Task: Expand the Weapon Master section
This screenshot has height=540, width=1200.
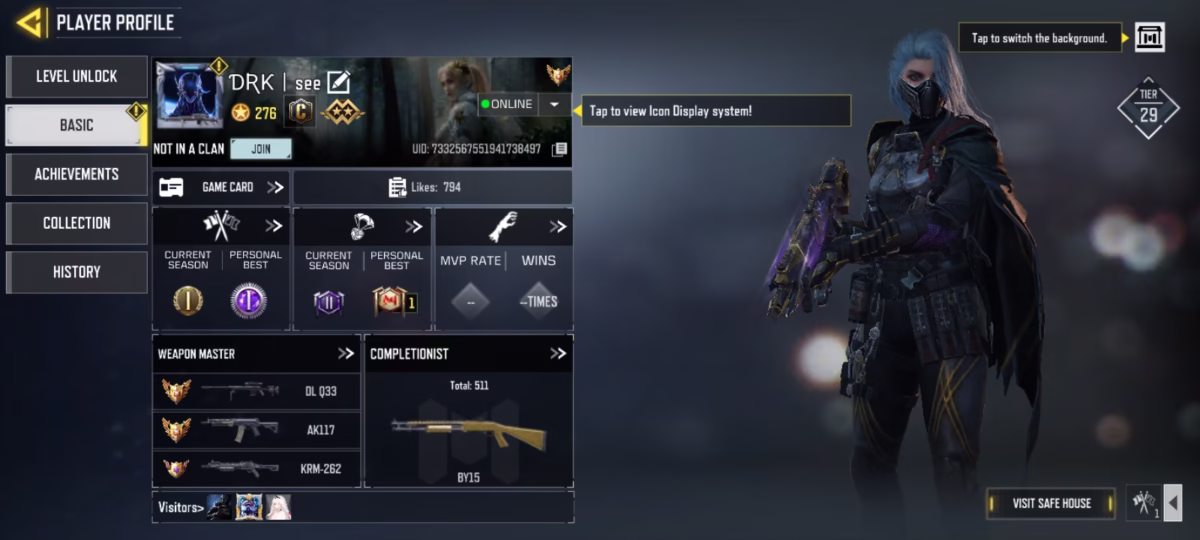Action: [x=346, y=353]
